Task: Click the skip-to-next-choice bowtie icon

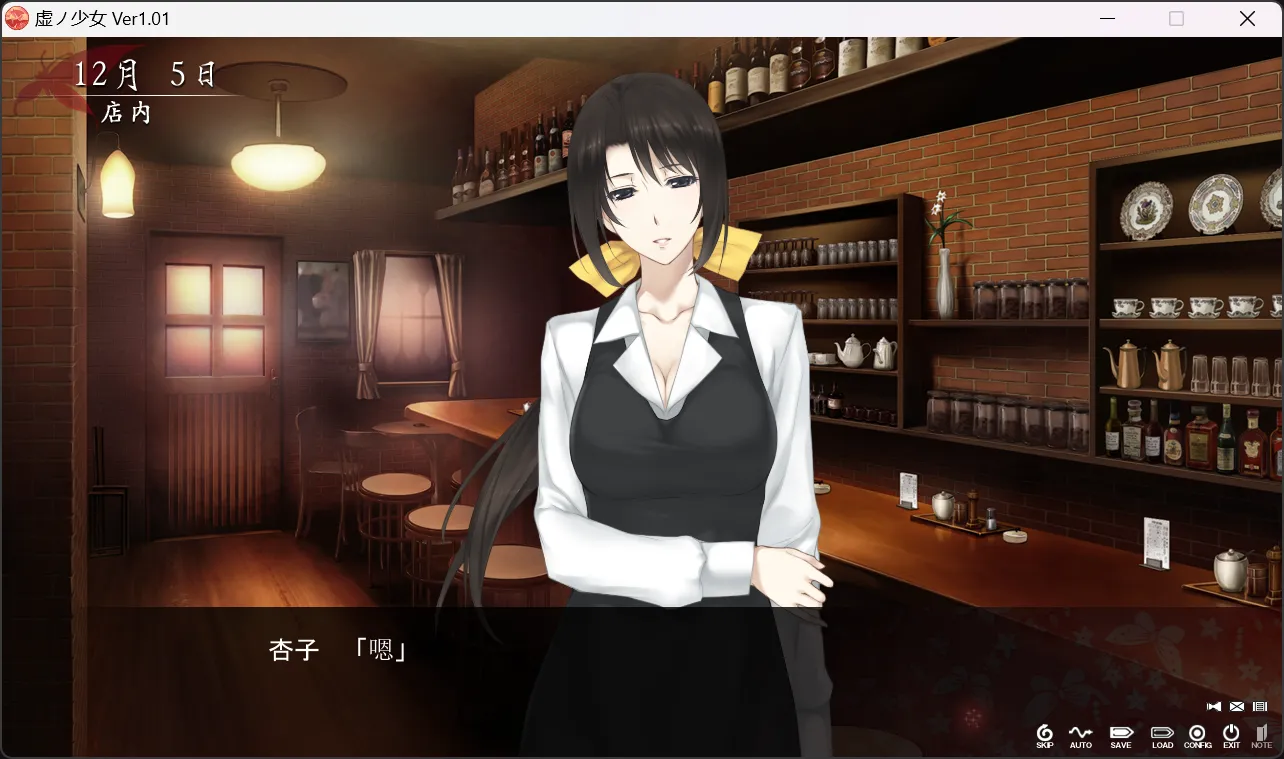Action: (1213, 705)
